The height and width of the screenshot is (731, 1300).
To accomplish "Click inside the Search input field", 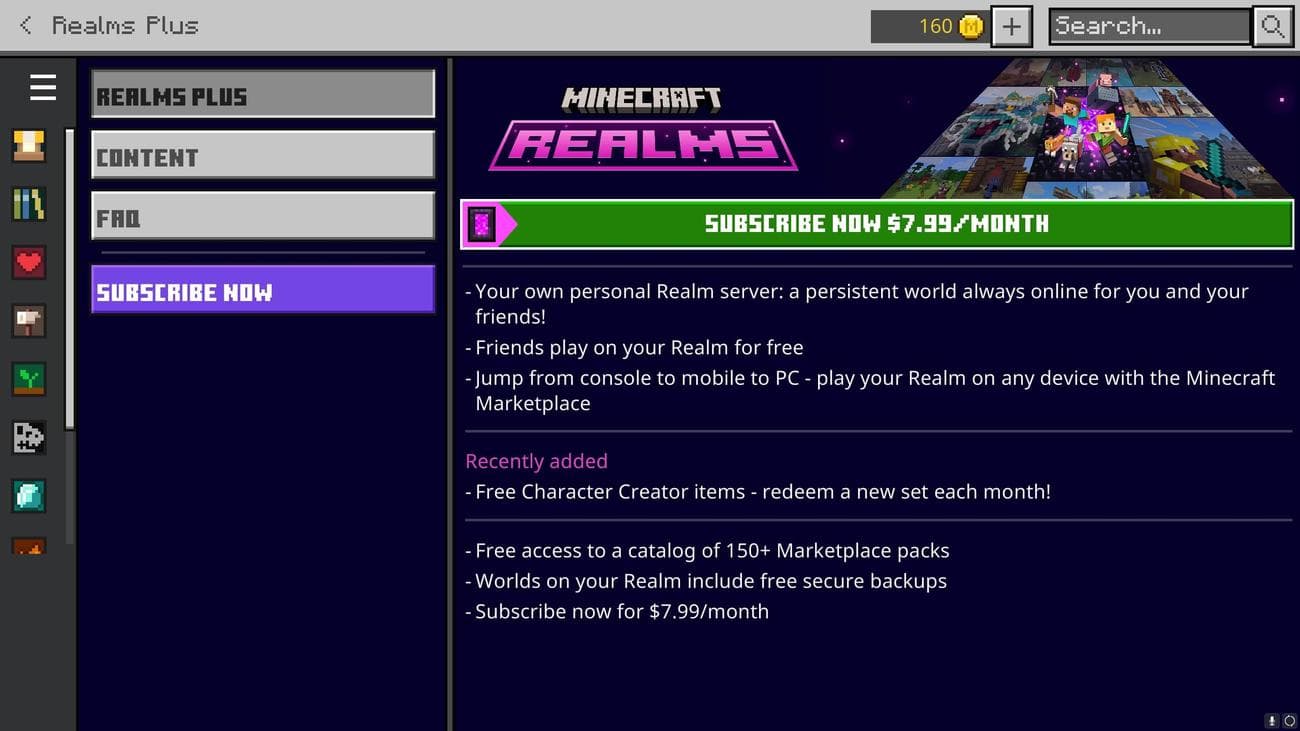I will (x=1145, y=26).
